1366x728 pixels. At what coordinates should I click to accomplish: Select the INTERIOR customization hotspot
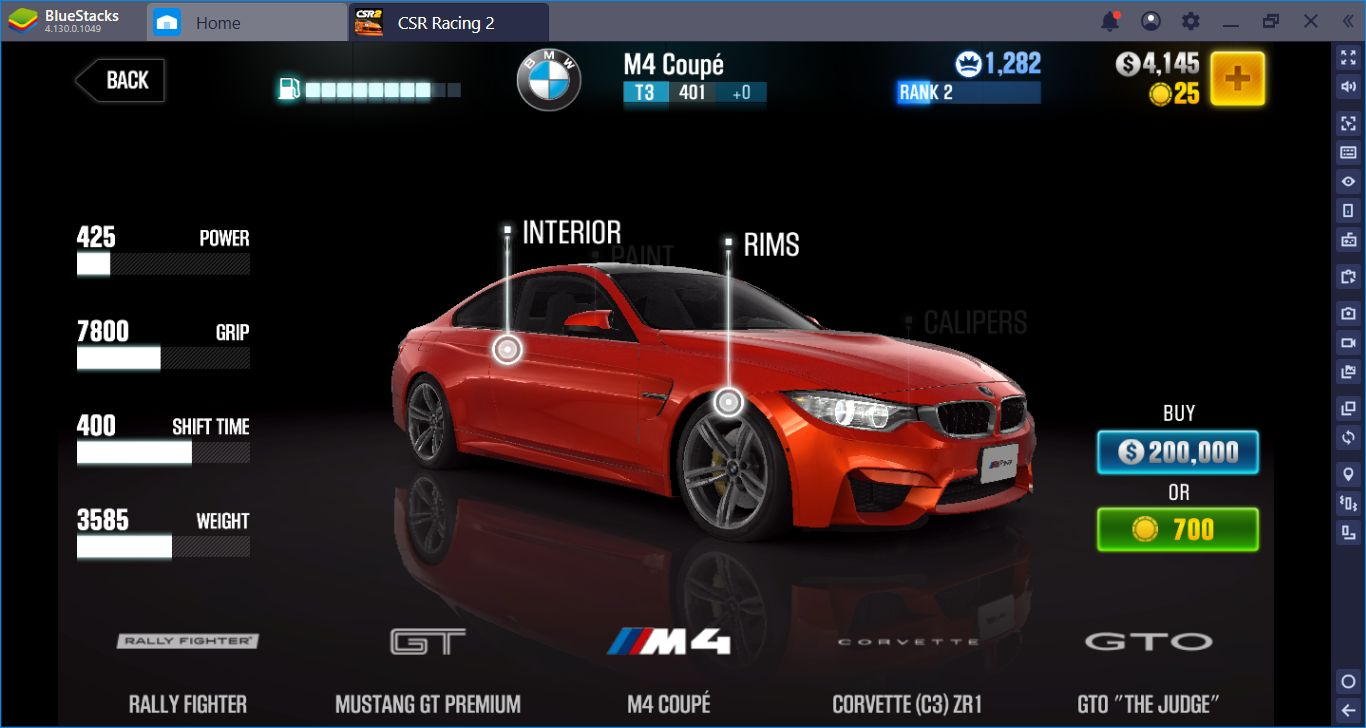pyautogui.click(x=507, y=349)
